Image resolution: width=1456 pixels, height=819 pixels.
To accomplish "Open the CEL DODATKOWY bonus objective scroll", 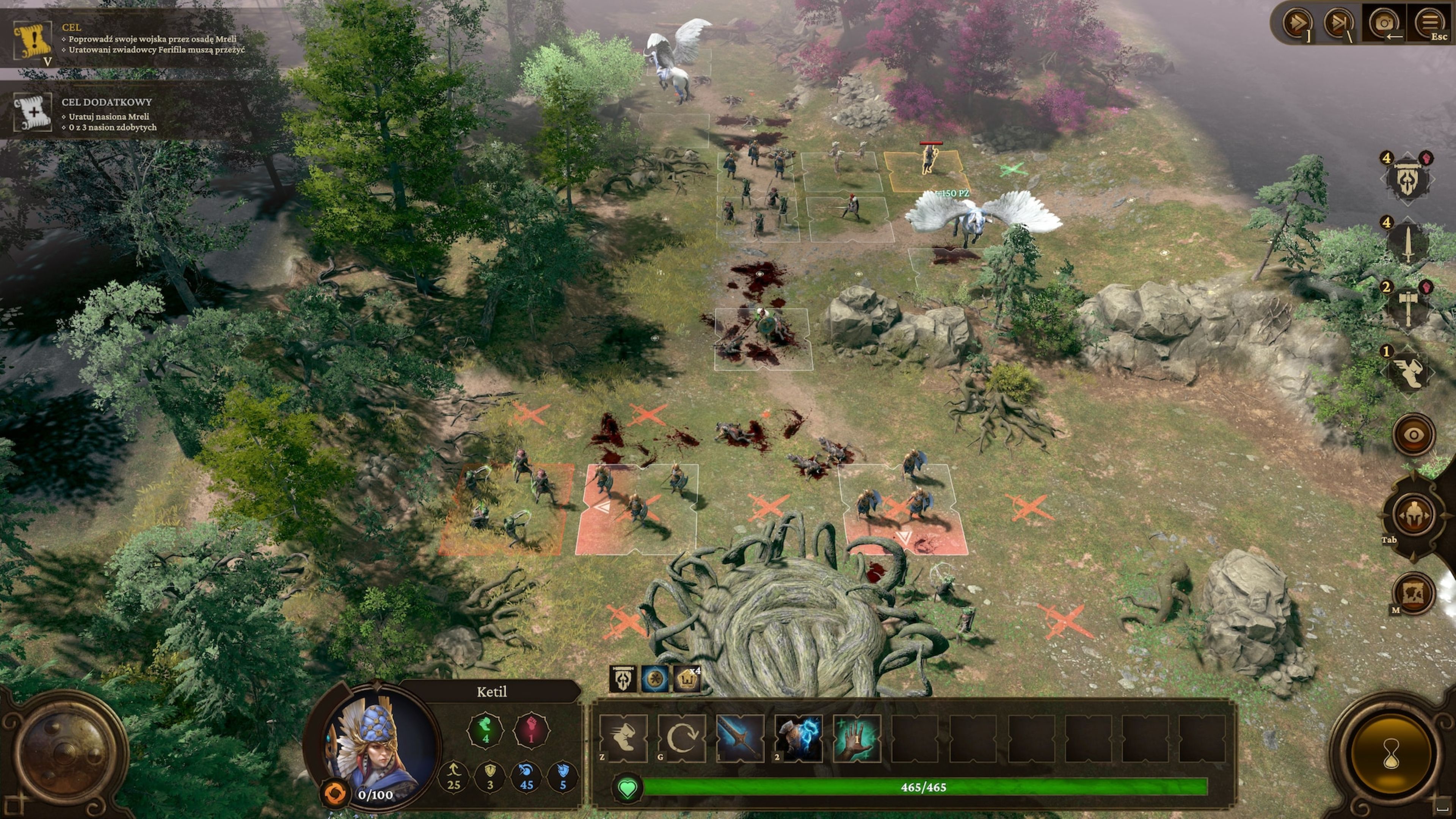I will pyautogui.click(x=33, y=112).
